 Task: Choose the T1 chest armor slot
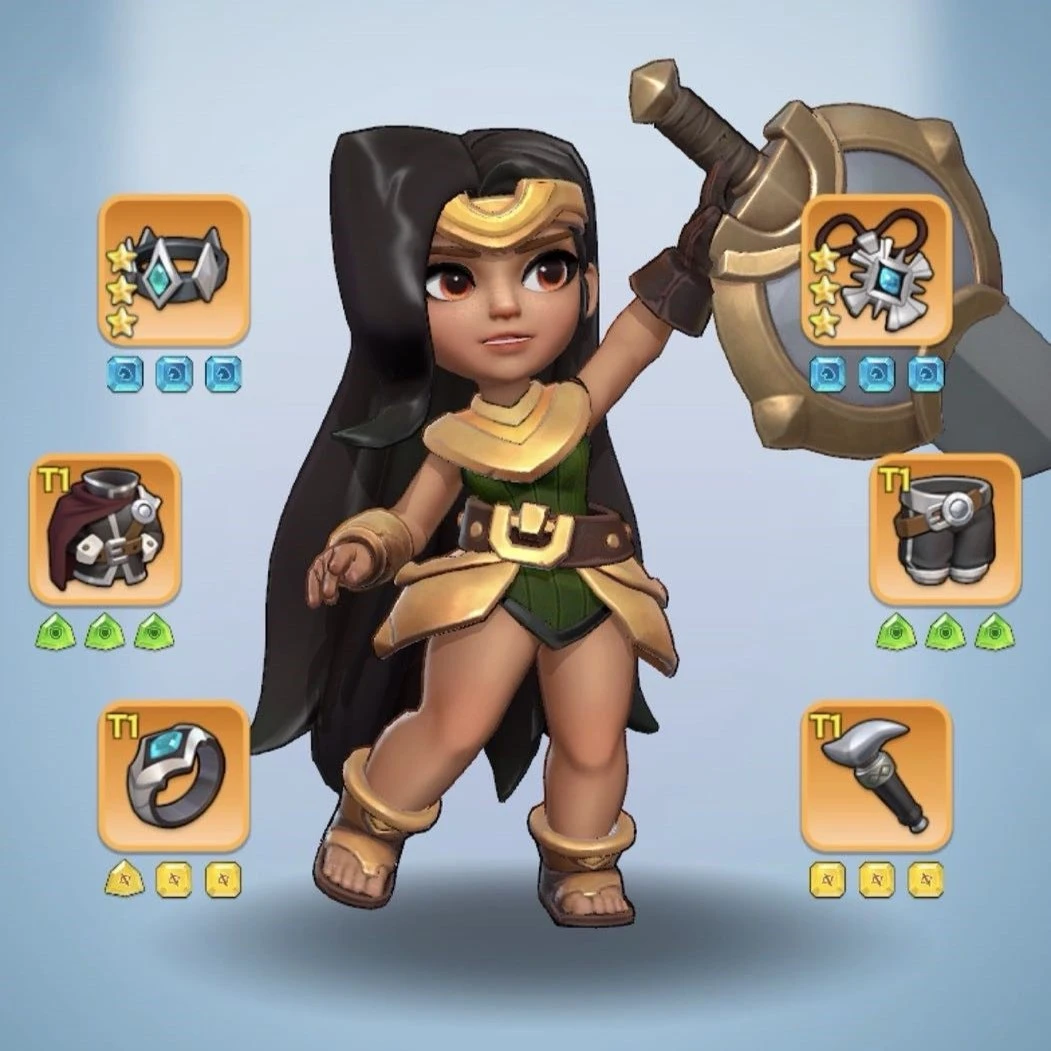pos(105,529)
